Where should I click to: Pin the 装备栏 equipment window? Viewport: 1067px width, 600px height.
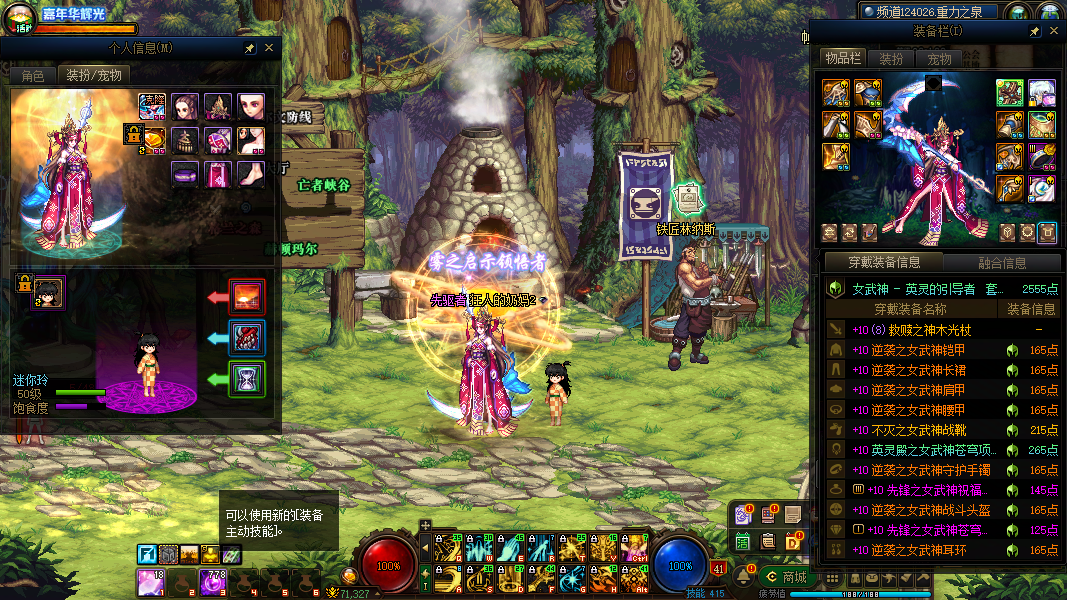(x=1035, y=33)
